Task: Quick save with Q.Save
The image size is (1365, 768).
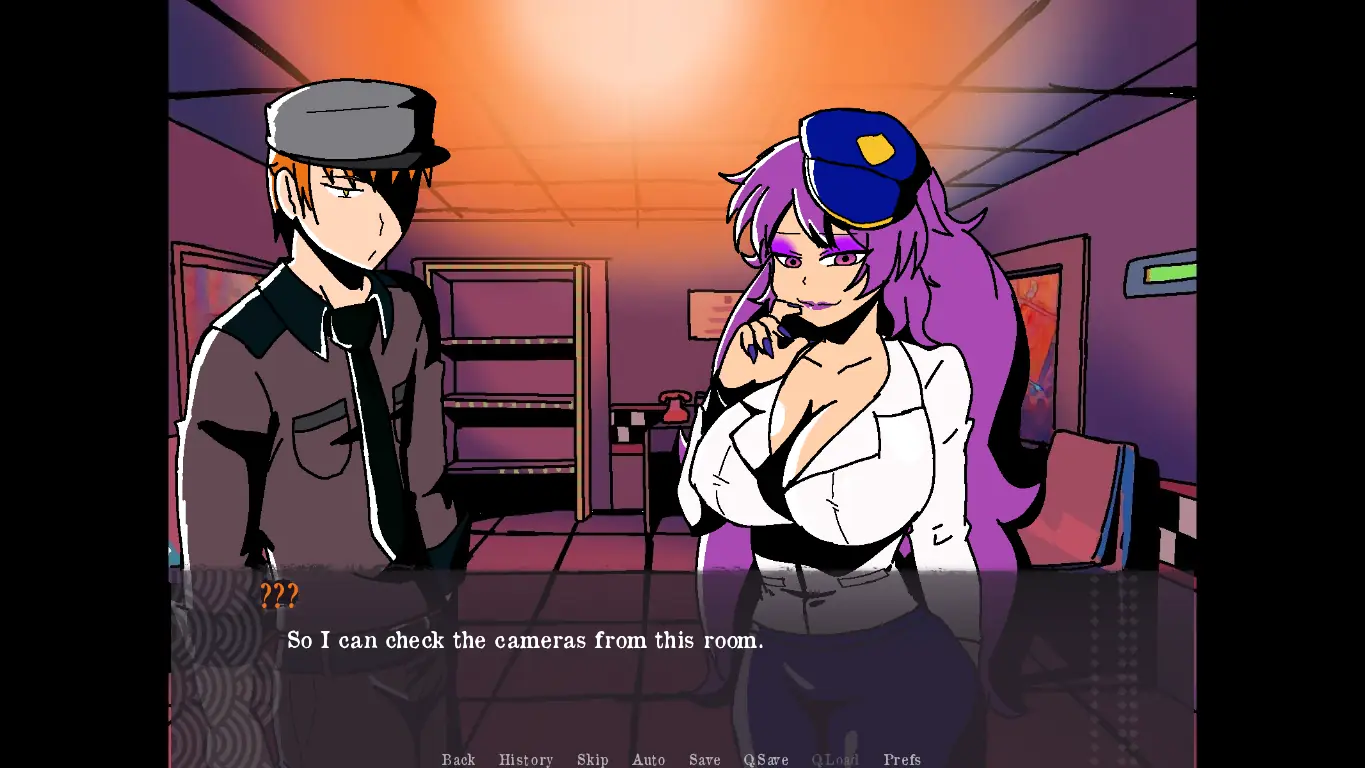Action: pyautogui.click(x=766, y=760)
